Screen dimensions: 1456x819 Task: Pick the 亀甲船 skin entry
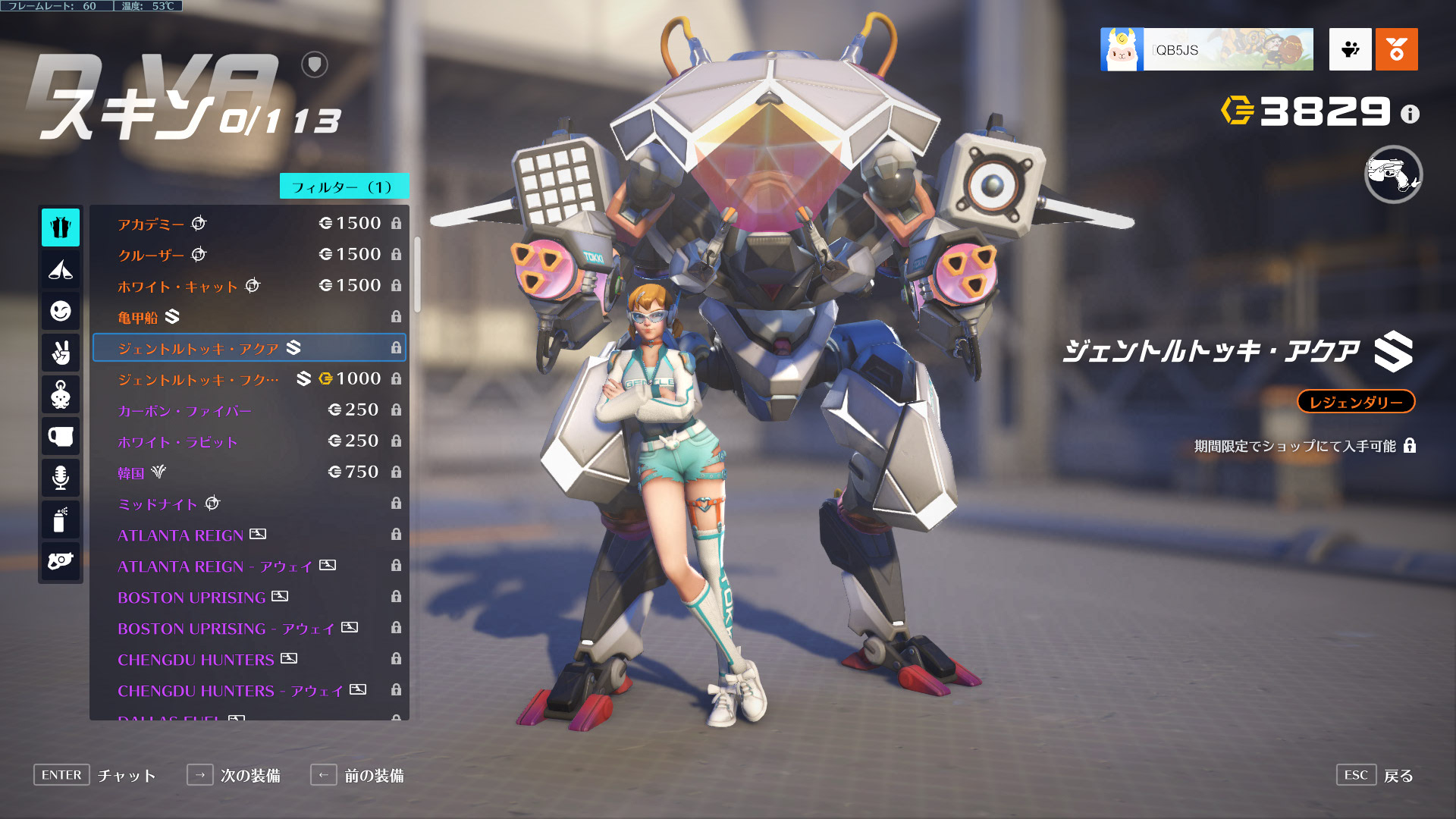[249, 317]
